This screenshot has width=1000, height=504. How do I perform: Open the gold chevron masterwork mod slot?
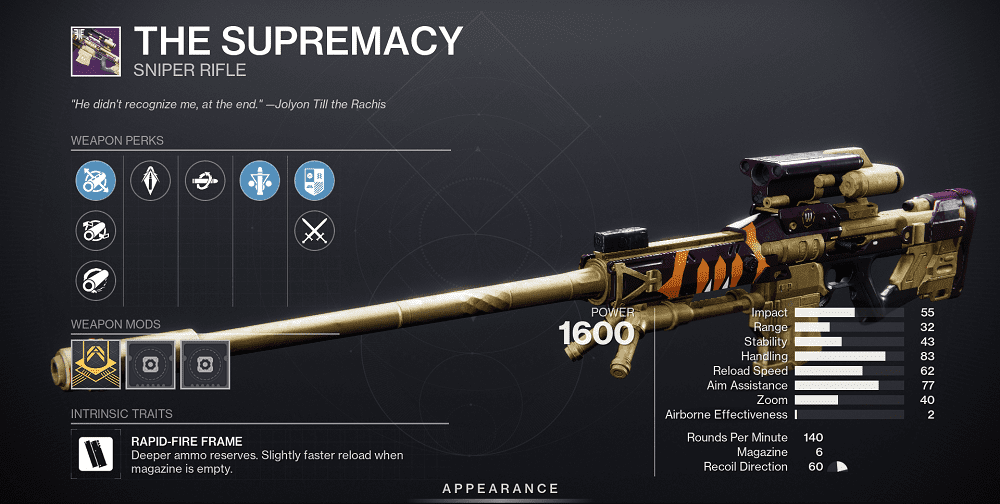(x=96, y=364)
